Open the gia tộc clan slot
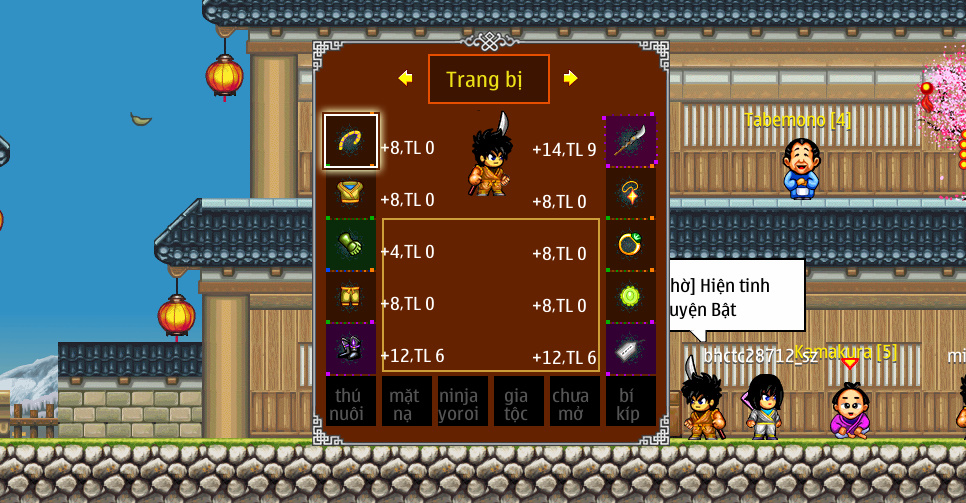 click(x=519, y=402)
